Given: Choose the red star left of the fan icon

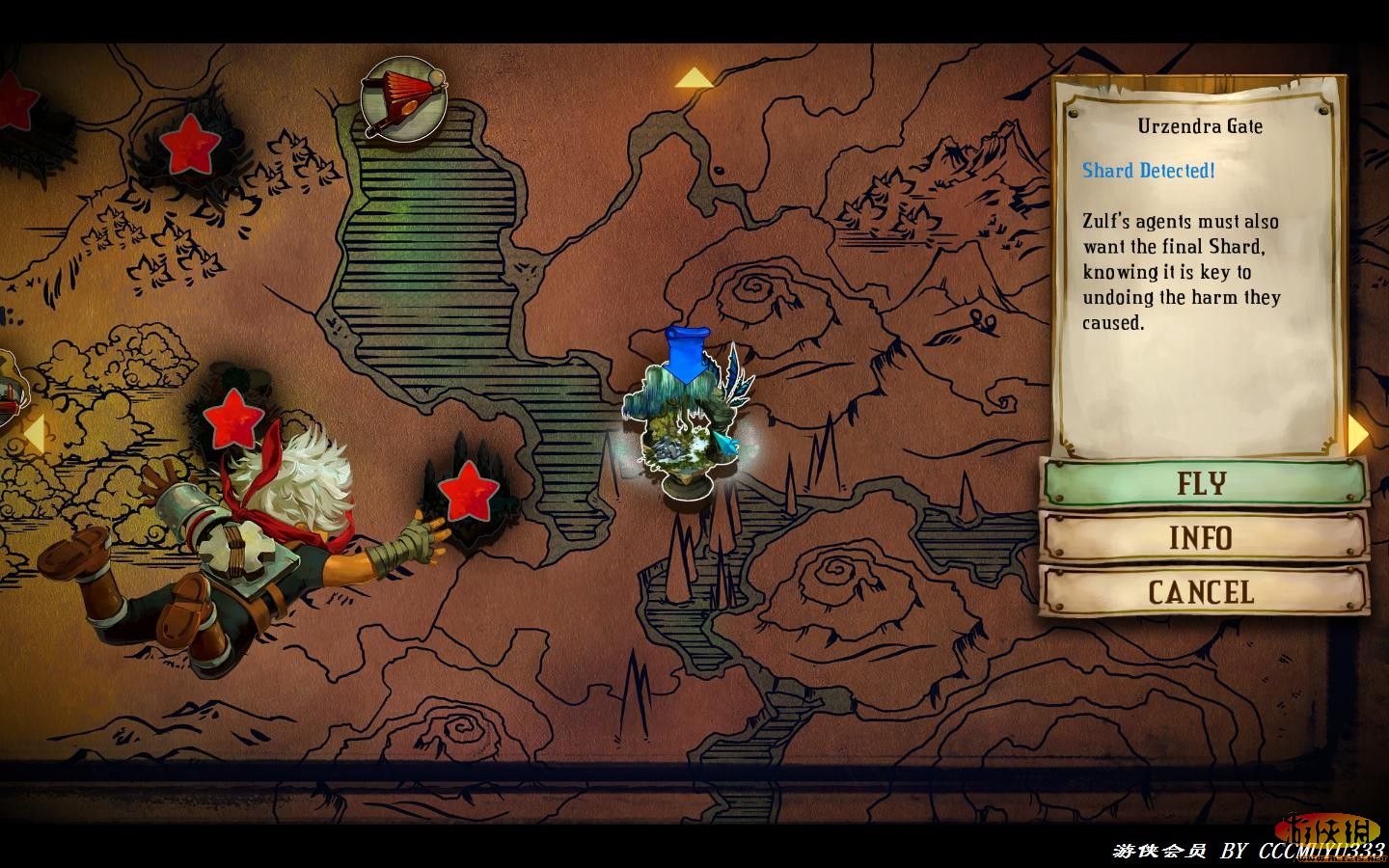Looking at the screenshot, I should coord(190,145).
